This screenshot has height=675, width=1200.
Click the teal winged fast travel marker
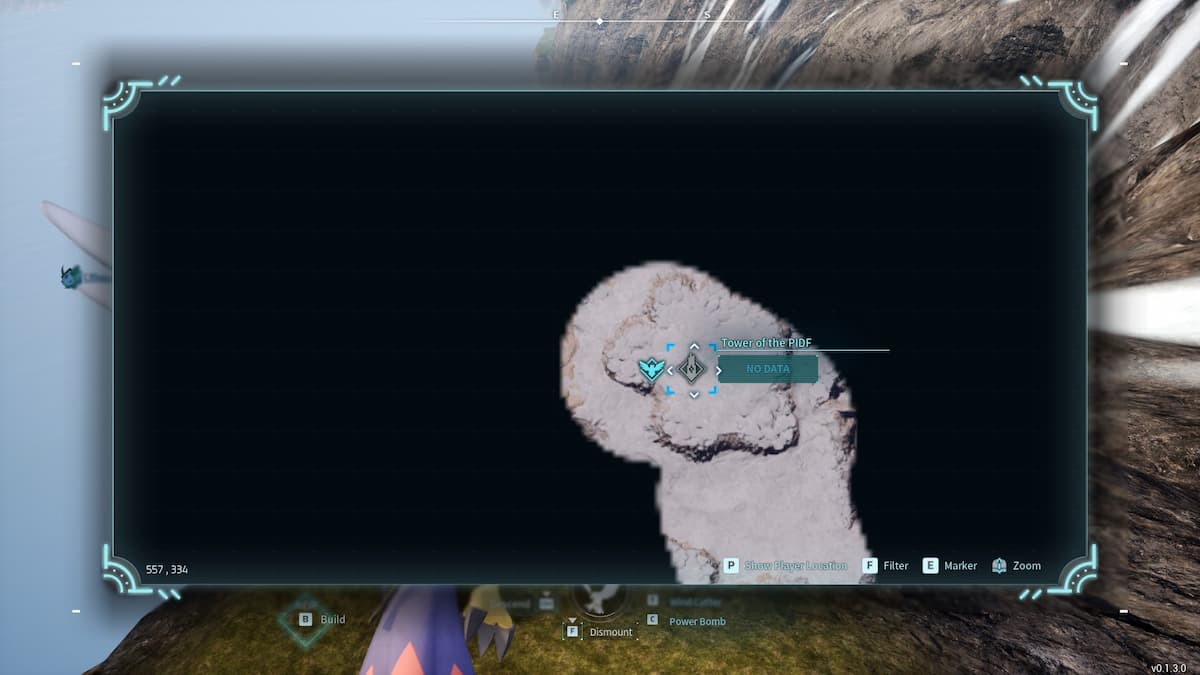650,369
